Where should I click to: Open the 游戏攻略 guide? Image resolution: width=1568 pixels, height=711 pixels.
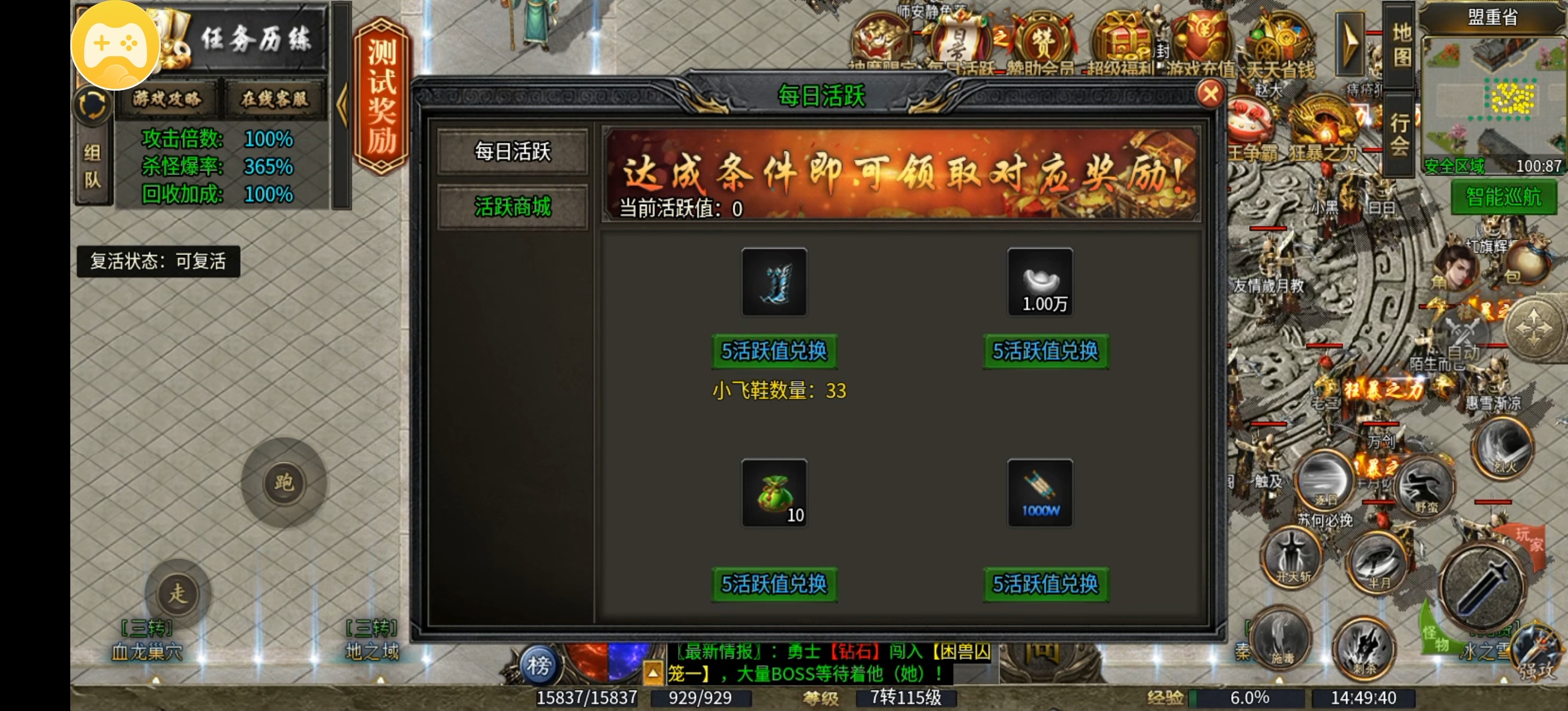167,99
